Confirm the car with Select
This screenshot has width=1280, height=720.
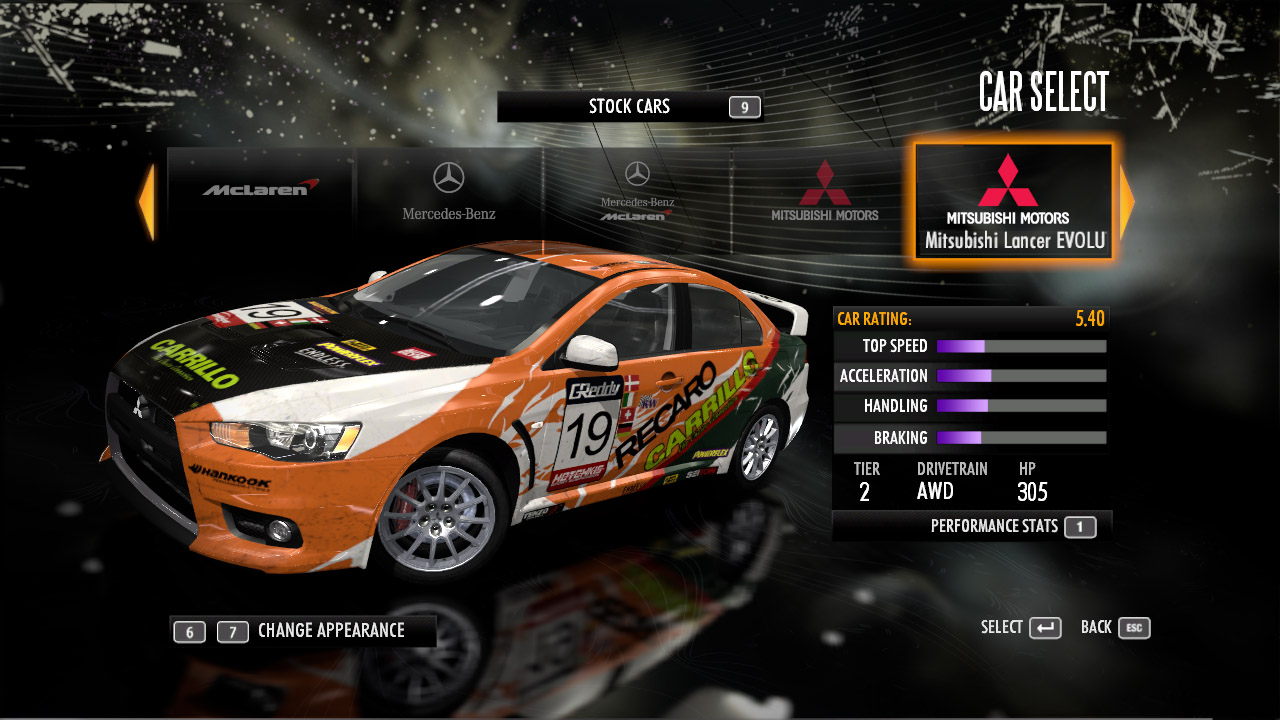tap(1021, 628)
